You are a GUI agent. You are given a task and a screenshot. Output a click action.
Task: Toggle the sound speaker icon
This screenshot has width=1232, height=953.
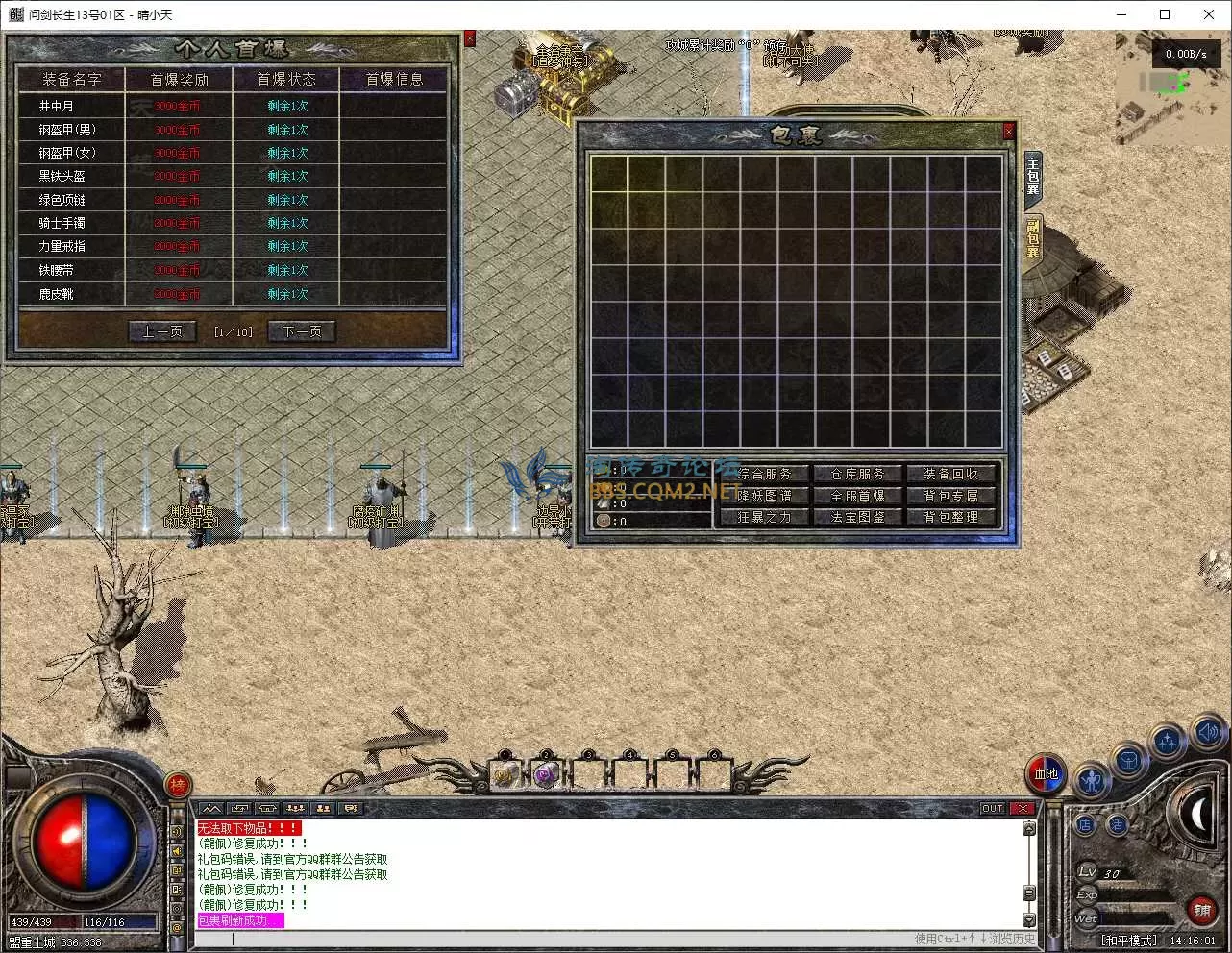pyautogui.click(x=1208, y=732)
